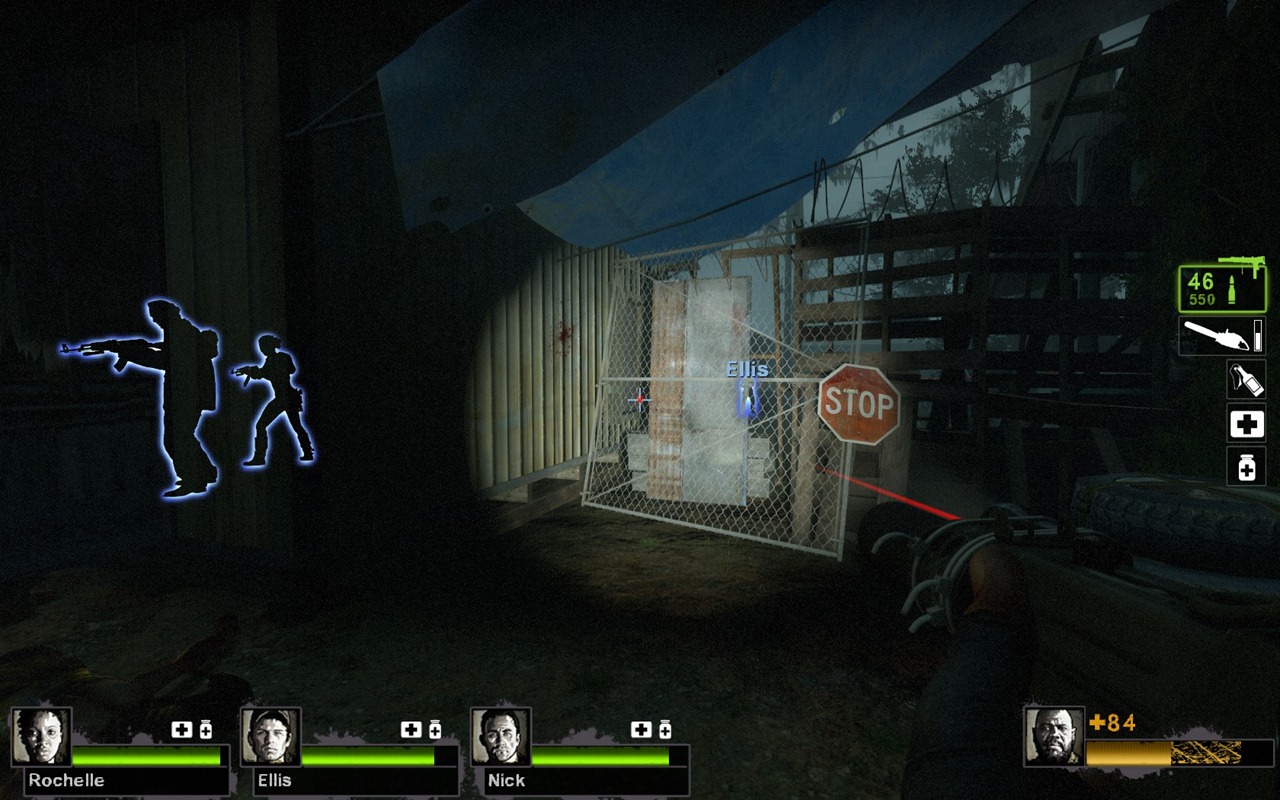Select the primary submachine gun weapon slot
The image size is (1280, 800).
[x=1221, y=289]
